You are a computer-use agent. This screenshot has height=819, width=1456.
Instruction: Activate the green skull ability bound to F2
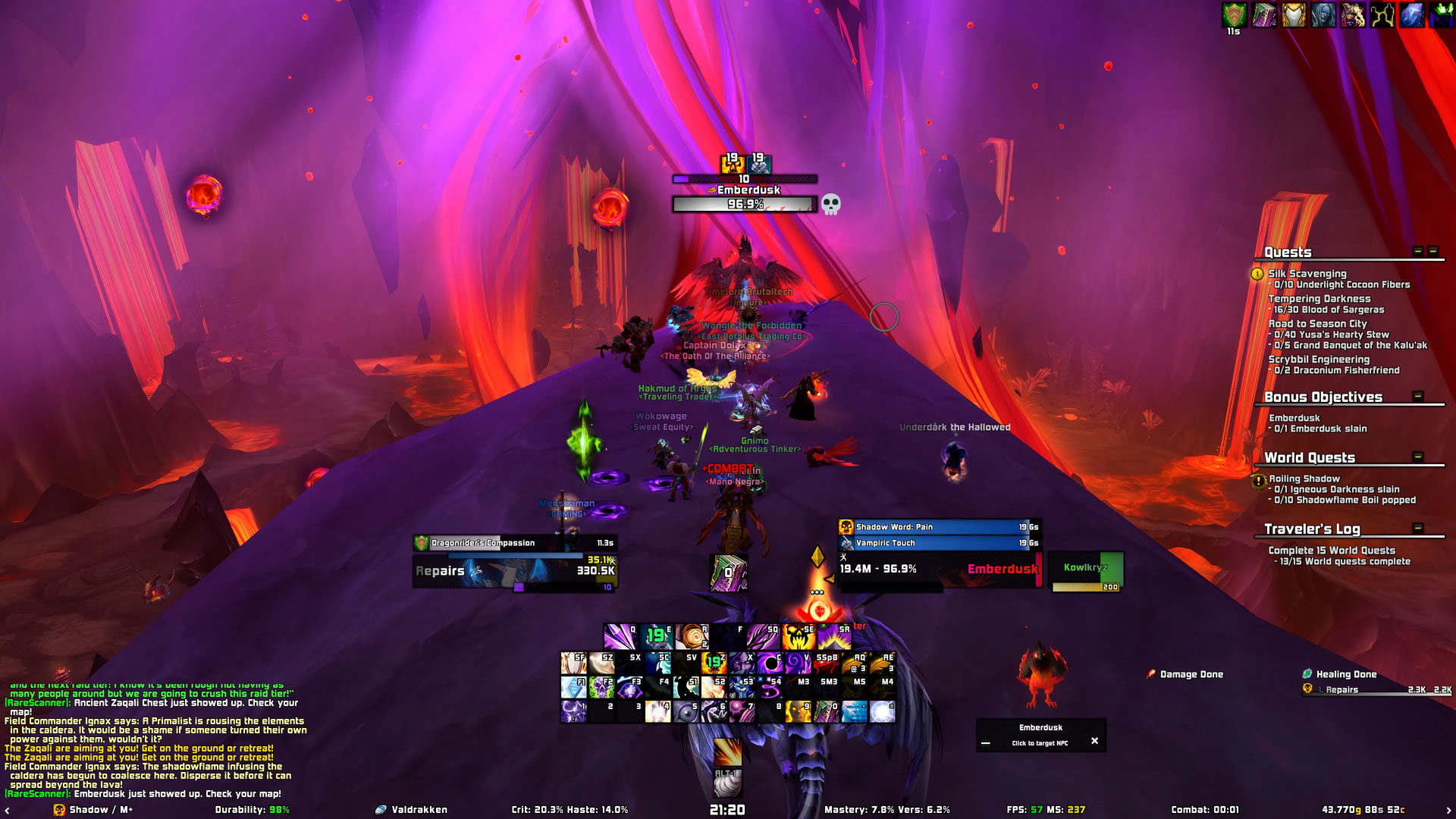pyautogui.click(x=601, y=687)
